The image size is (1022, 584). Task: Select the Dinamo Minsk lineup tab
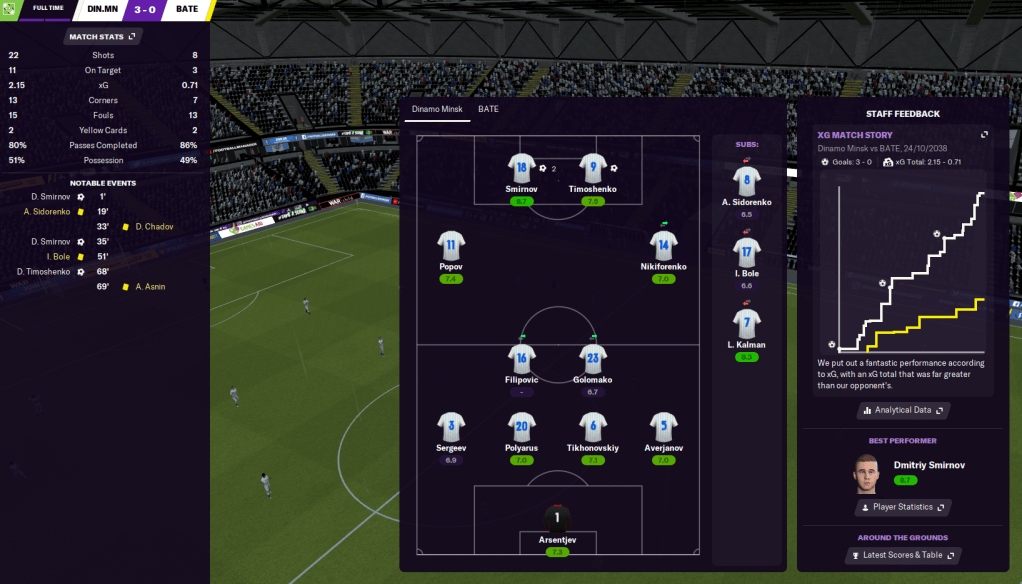coord(437,109)
